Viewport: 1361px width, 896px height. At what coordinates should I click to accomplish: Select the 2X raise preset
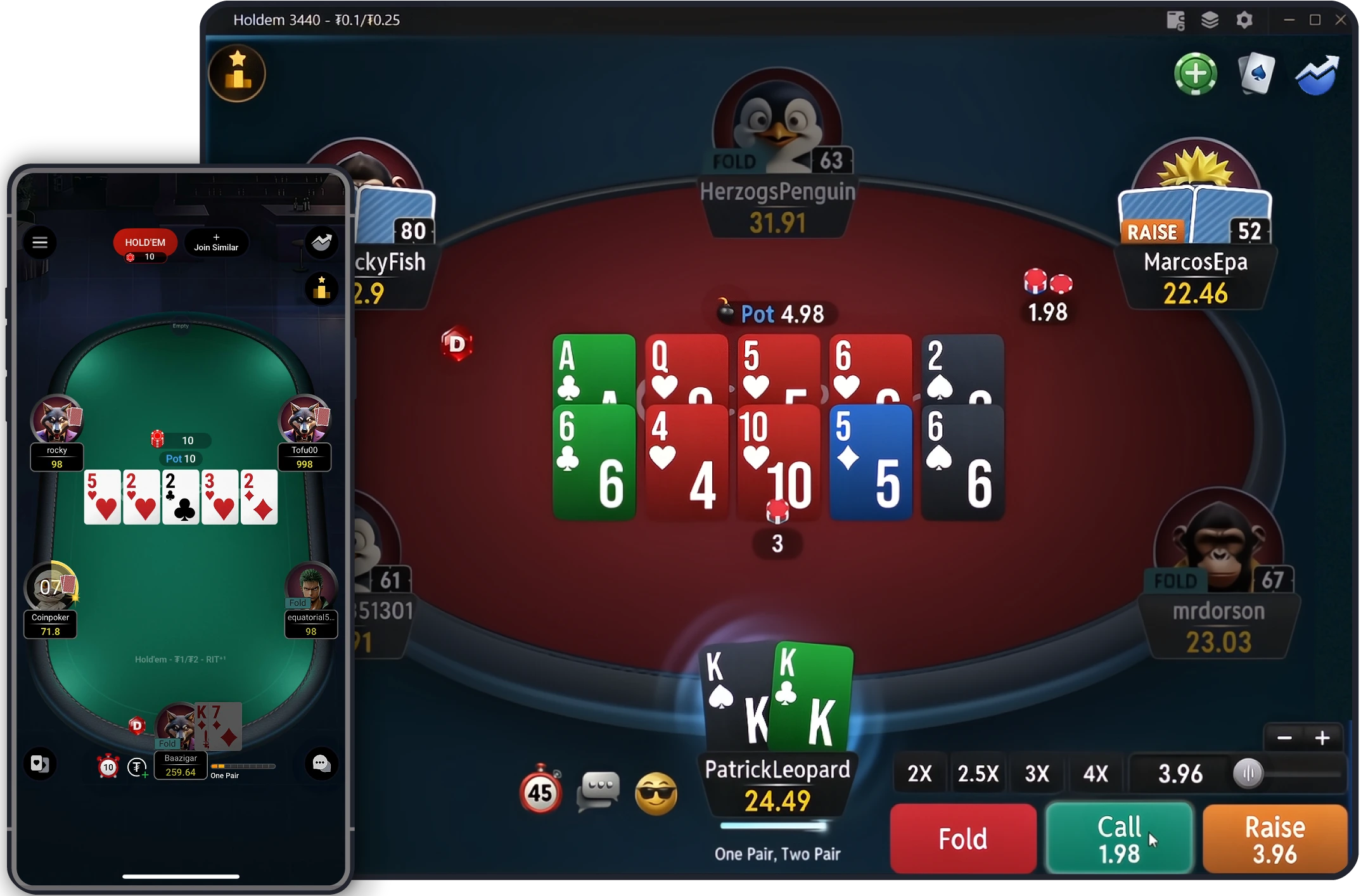[919, 773]
